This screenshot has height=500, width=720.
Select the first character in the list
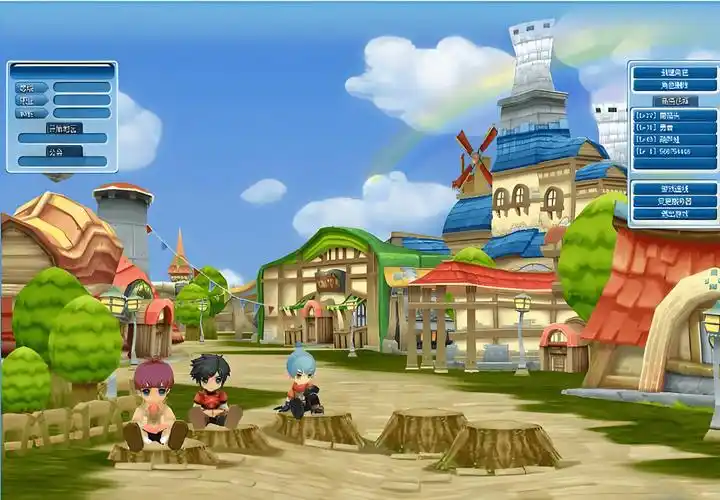point(675,115)
